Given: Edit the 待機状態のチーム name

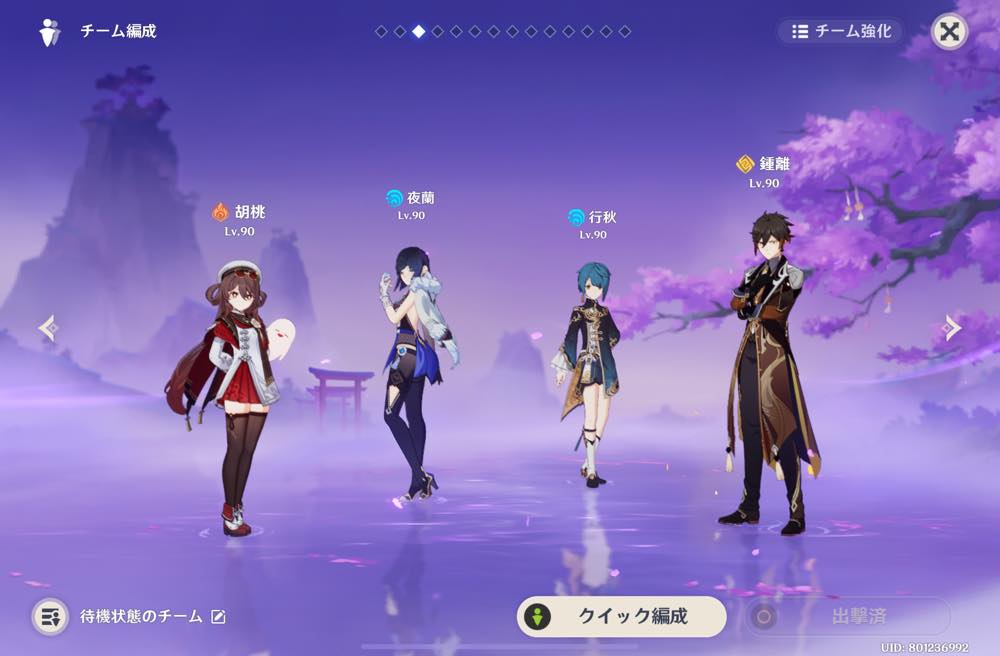Looking at the screenshot, I should click(x=218, y=617).
